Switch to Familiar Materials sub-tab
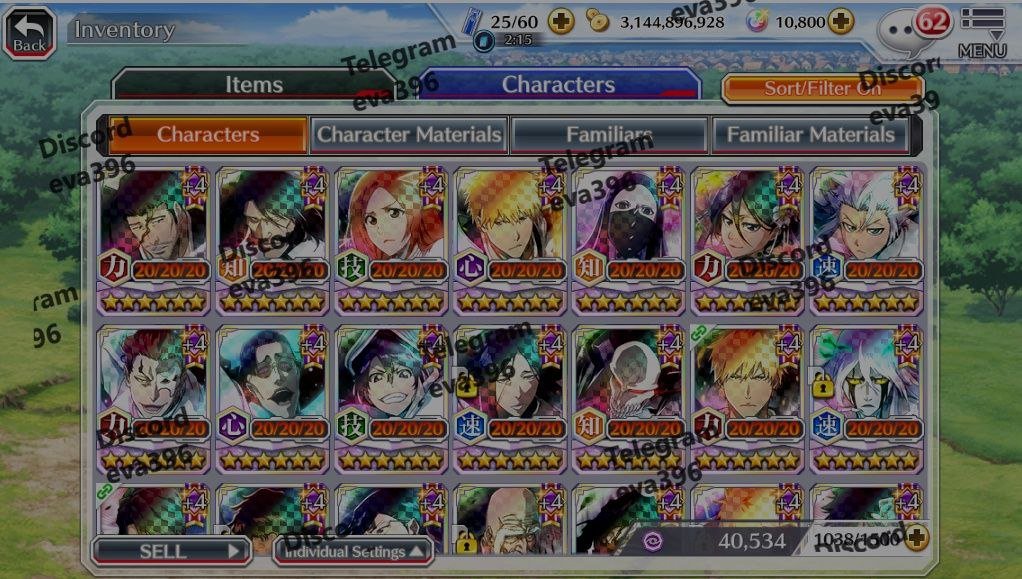1022x579 pixels. (x=810, y=134)
